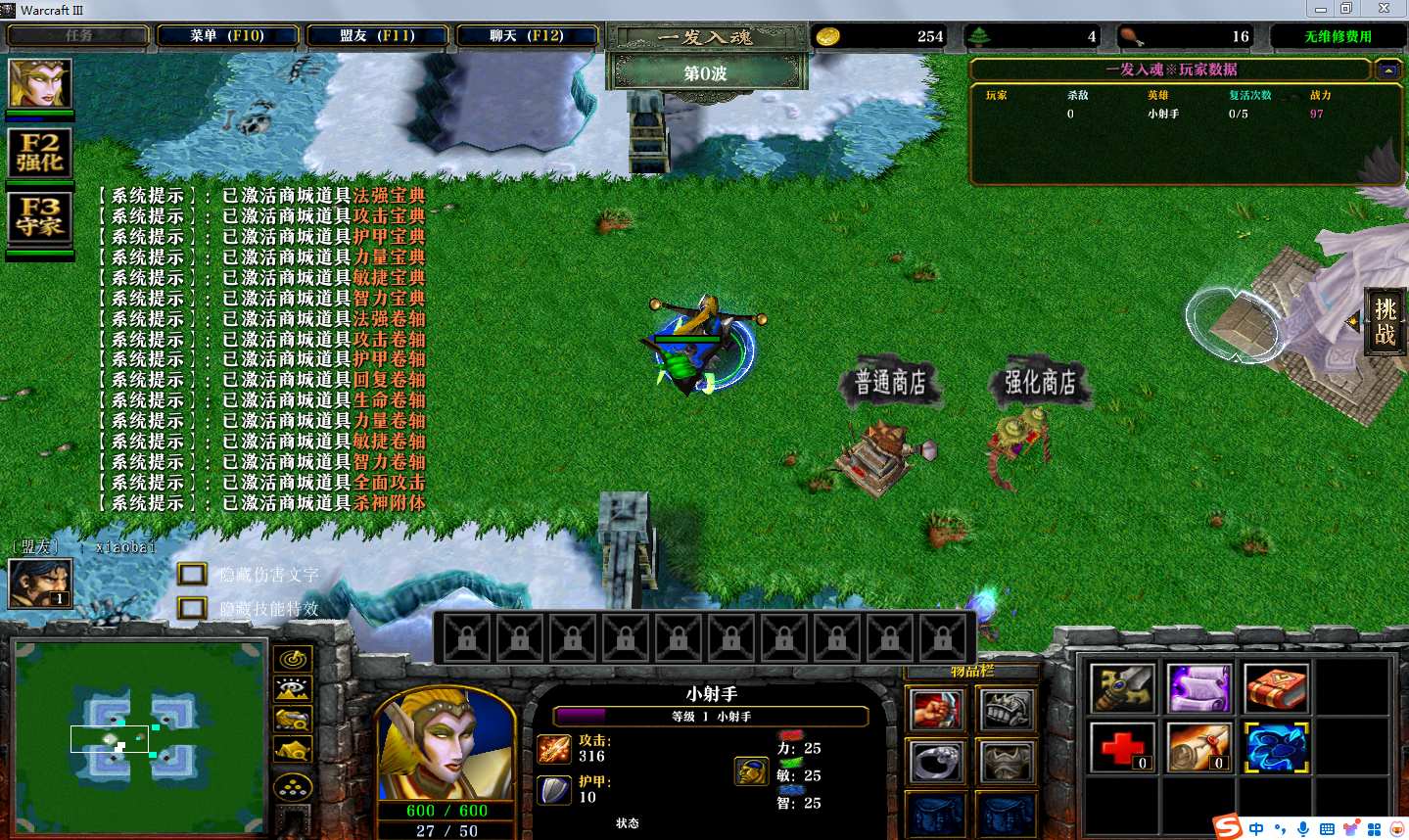The image size is (1409, 840).
Task: Toggle the 隐藏技能特效 checkbox
Action: (x=192, y=608)
